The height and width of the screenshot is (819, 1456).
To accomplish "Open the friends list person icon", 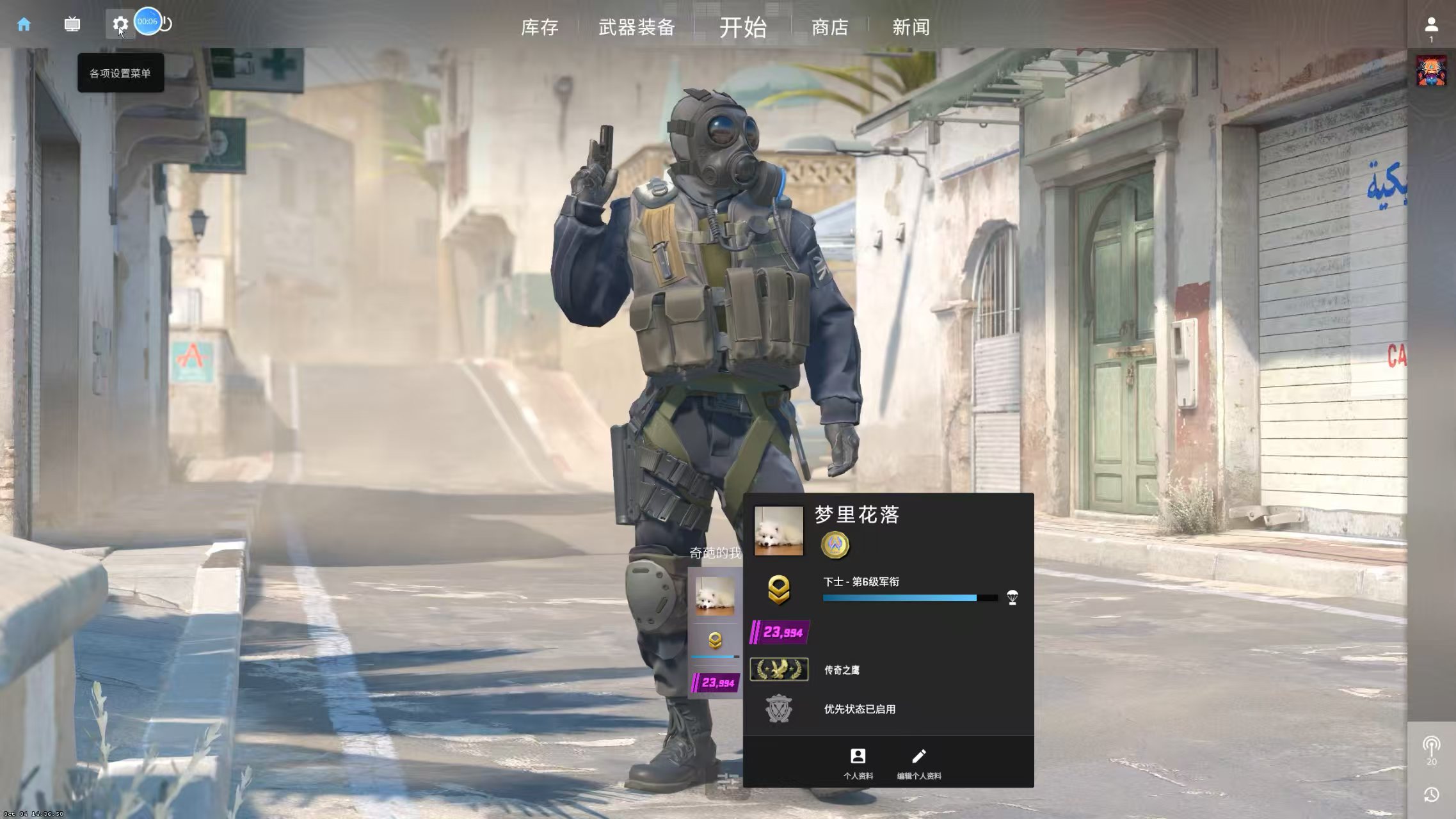I will (1431, 25).
